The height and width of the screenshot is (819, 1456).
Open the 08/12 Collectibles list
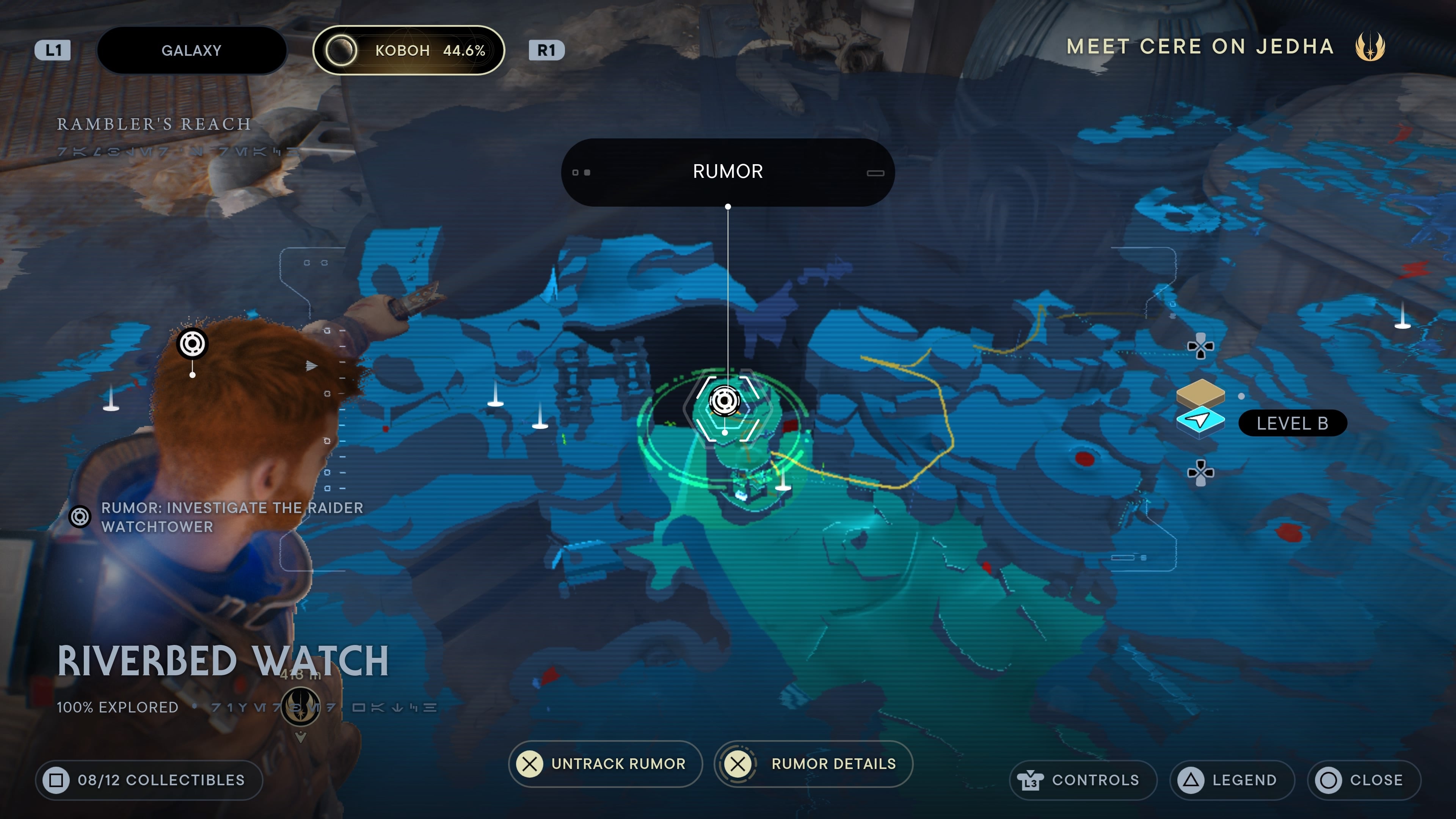pos(149,780)
